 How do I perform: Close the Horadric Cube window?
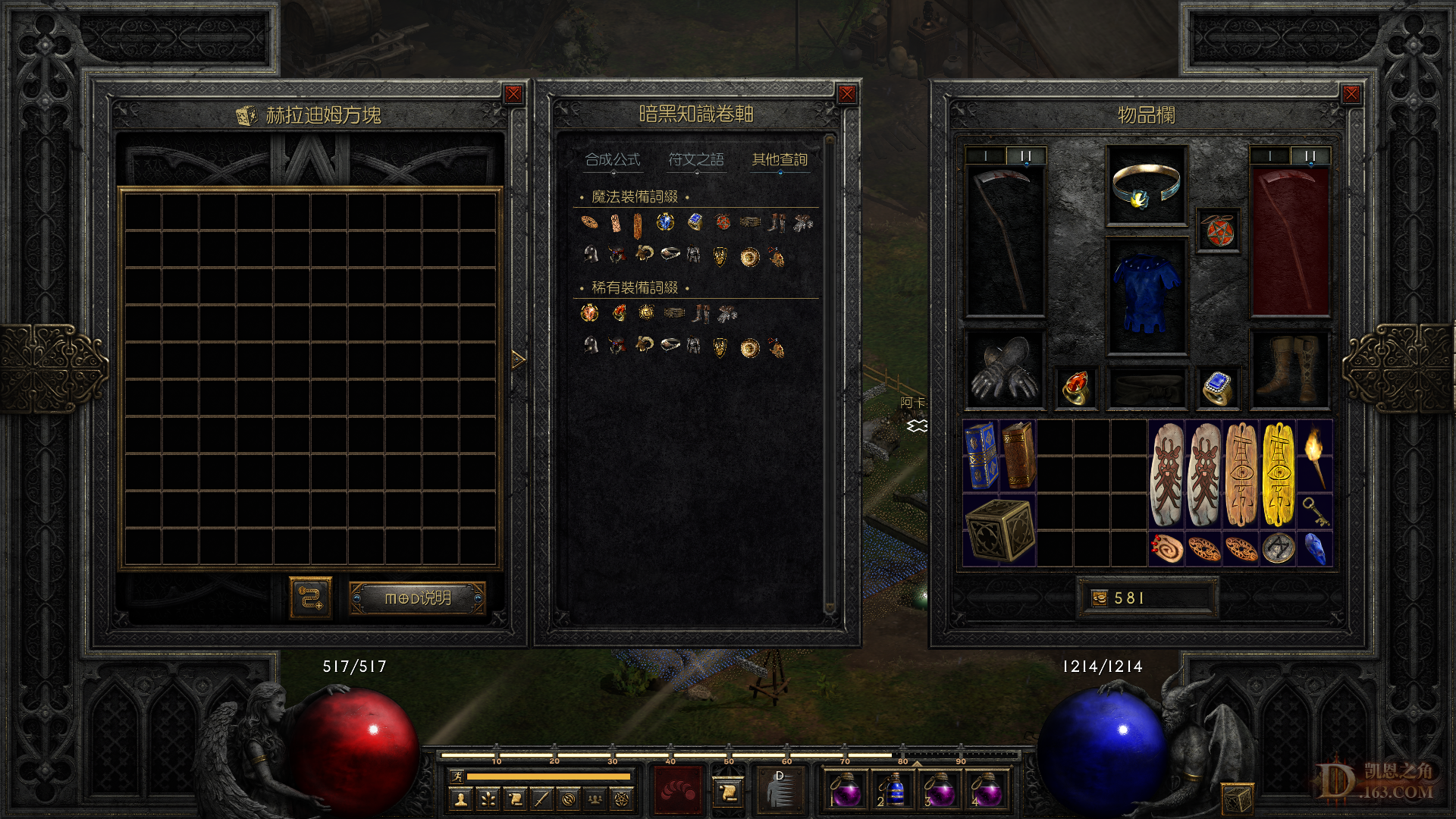513,94
